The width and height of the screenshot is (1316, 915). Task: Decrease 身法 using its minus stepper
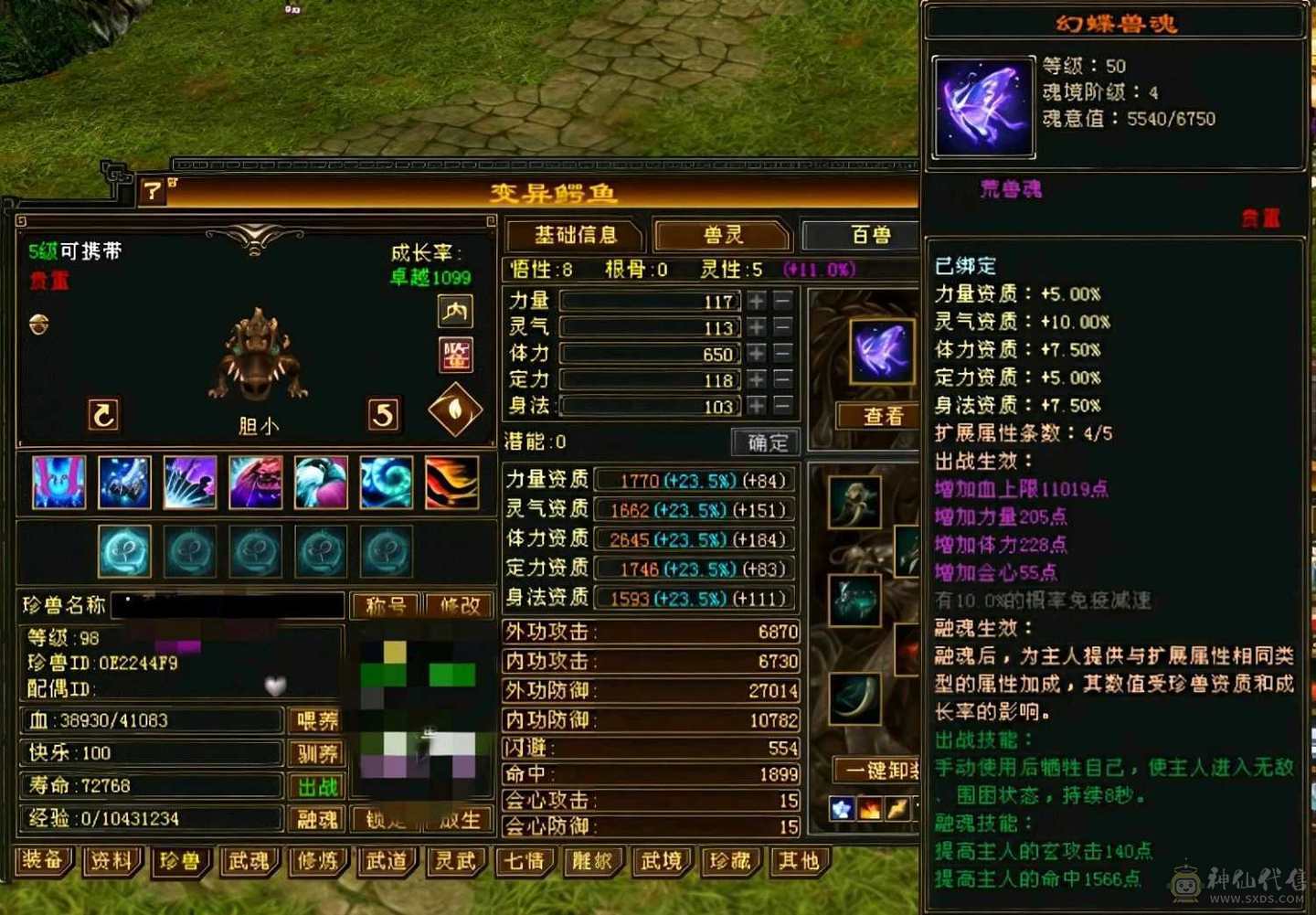tap(782, 407)
